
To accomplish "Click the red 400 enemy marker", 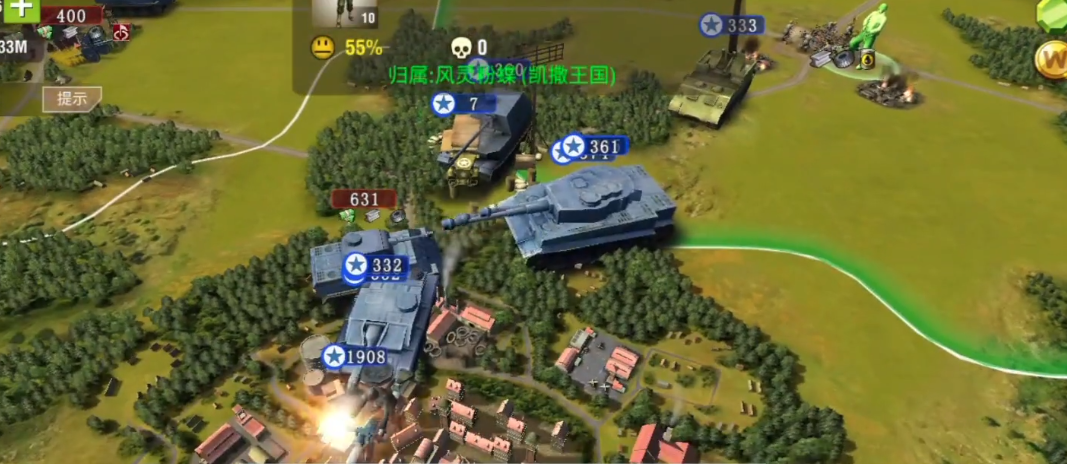I will coord(71,16).
